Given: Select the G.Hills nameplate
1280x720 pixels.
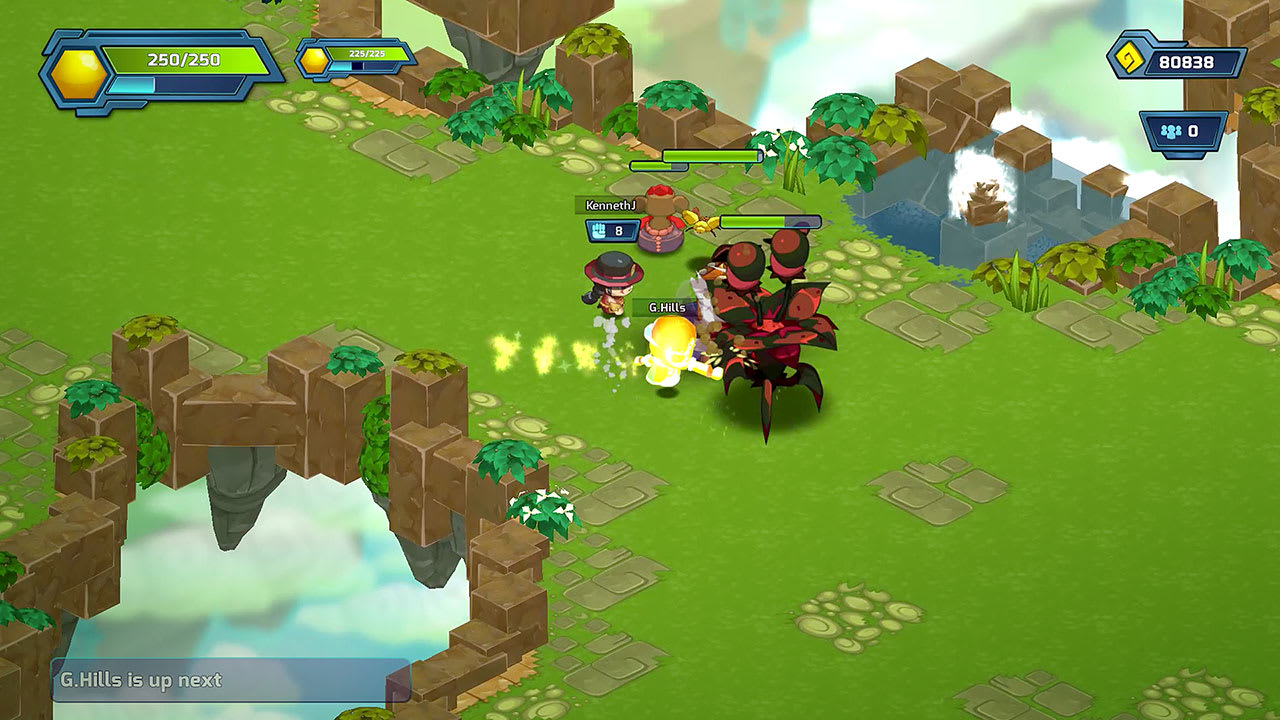Looking at the screenshot, I should tap(667, 306).
